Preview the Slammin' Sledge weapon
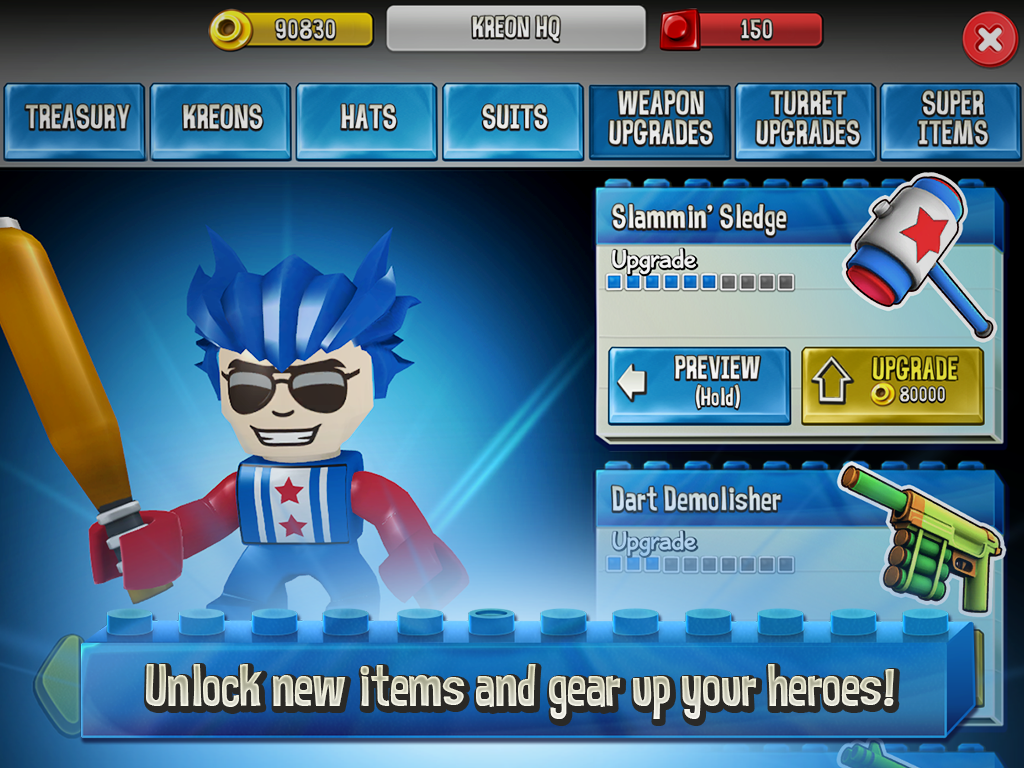Viewport: 1024px width, 768px height. (x=699, y=385)
